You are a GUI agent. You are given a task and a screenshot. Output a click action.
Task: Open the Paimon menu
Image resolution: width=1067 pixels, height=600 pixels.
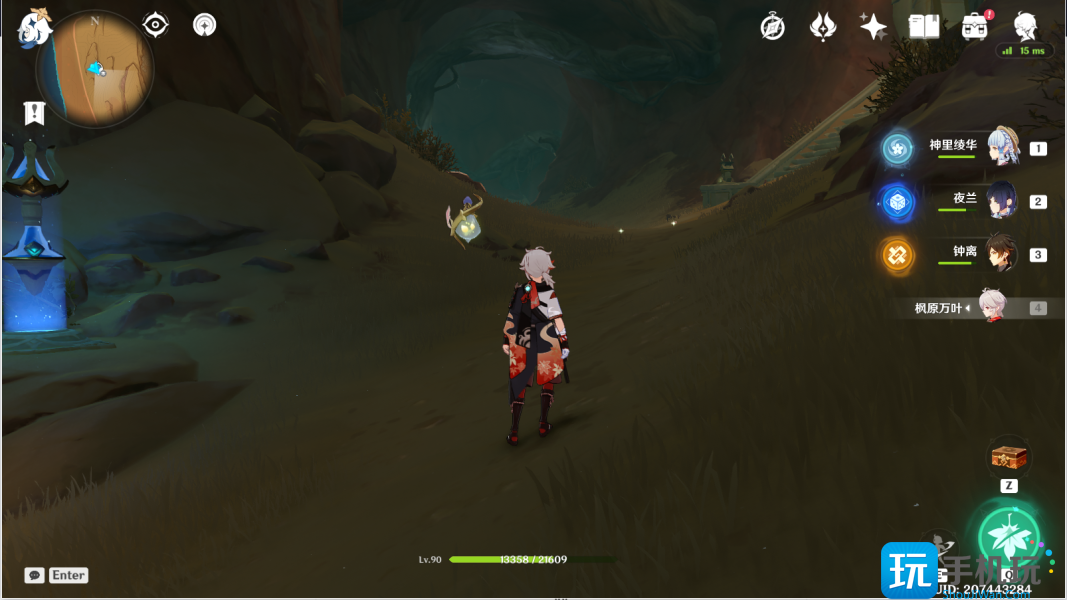coord(34,28)
